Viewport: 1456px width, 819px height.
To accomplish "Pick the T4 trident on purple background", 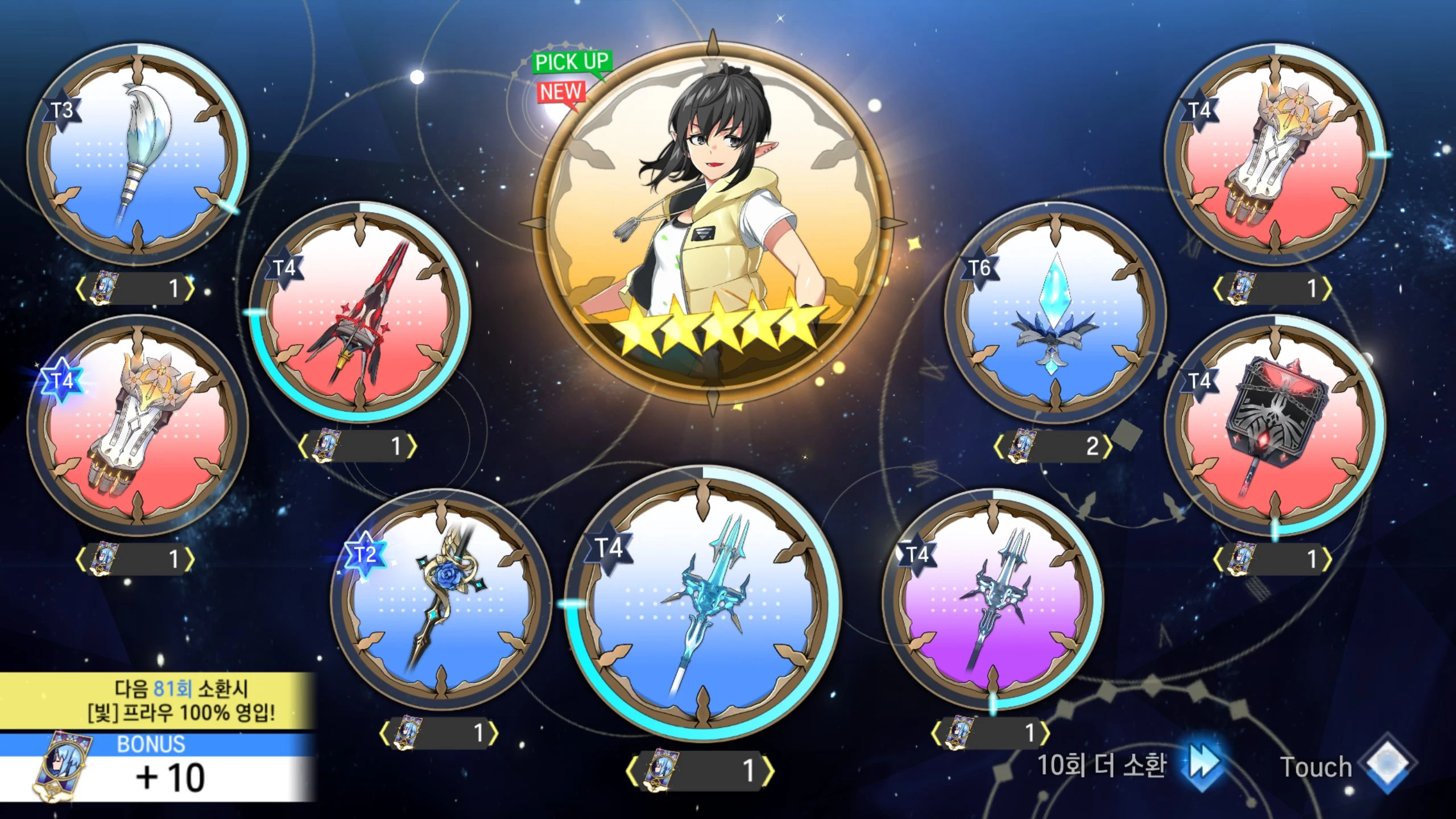I will [x=992, y=599].
